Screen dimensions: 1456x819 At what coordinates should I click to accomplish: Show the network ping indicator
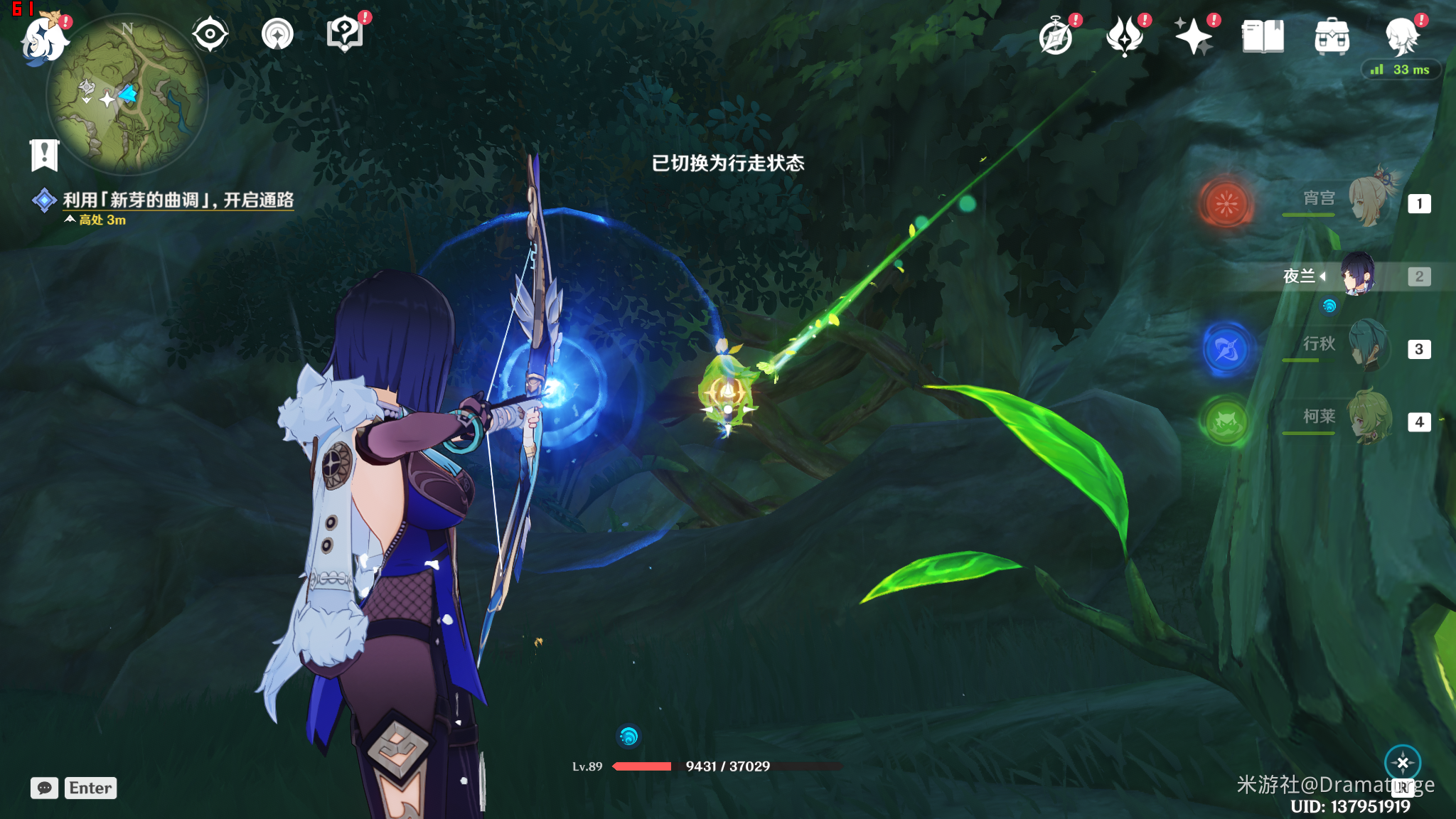tap(1401, 70)
